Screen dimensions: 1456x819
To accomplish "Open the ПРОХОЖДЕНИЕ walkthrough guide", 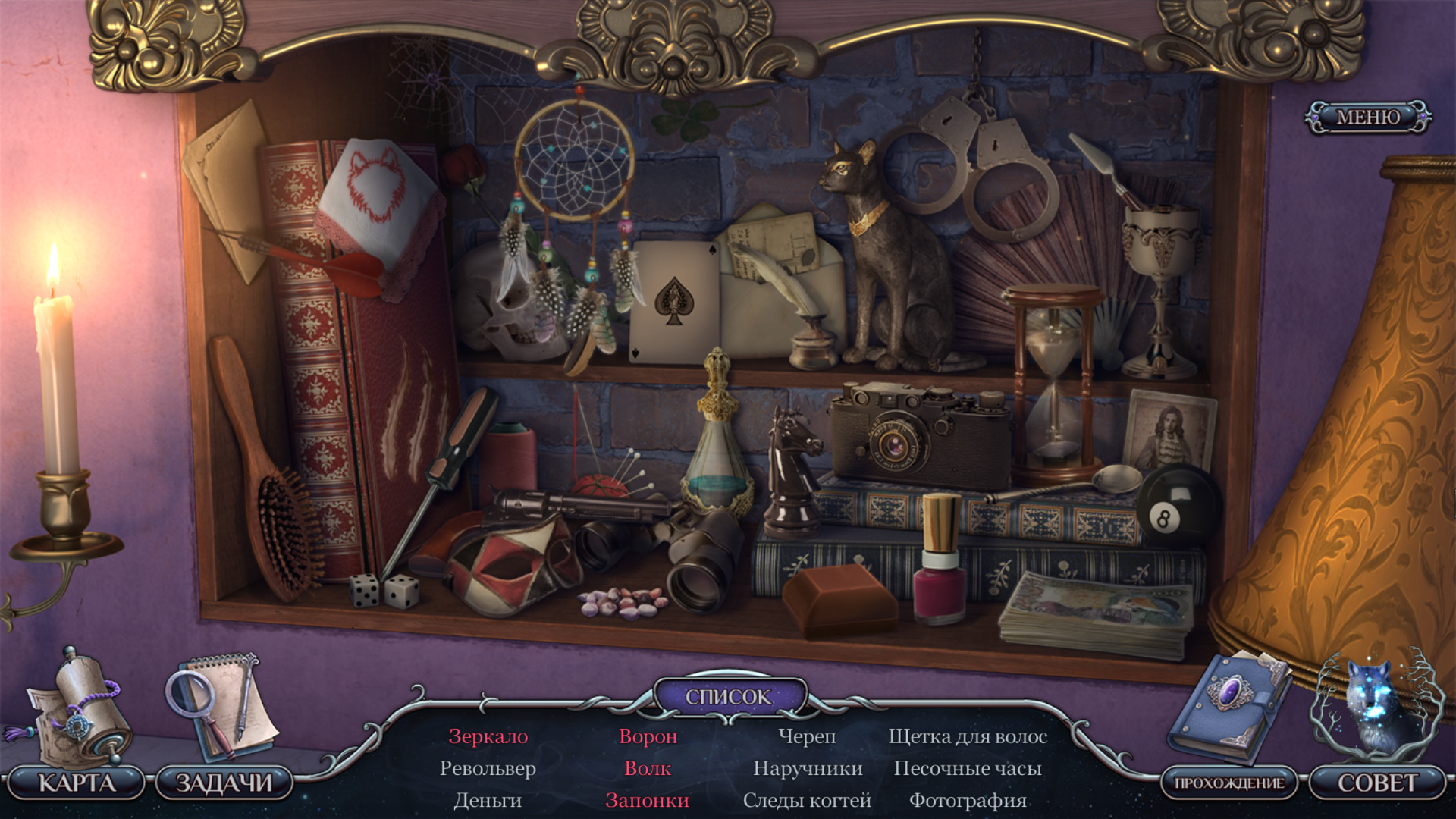I will point(1228,783).
